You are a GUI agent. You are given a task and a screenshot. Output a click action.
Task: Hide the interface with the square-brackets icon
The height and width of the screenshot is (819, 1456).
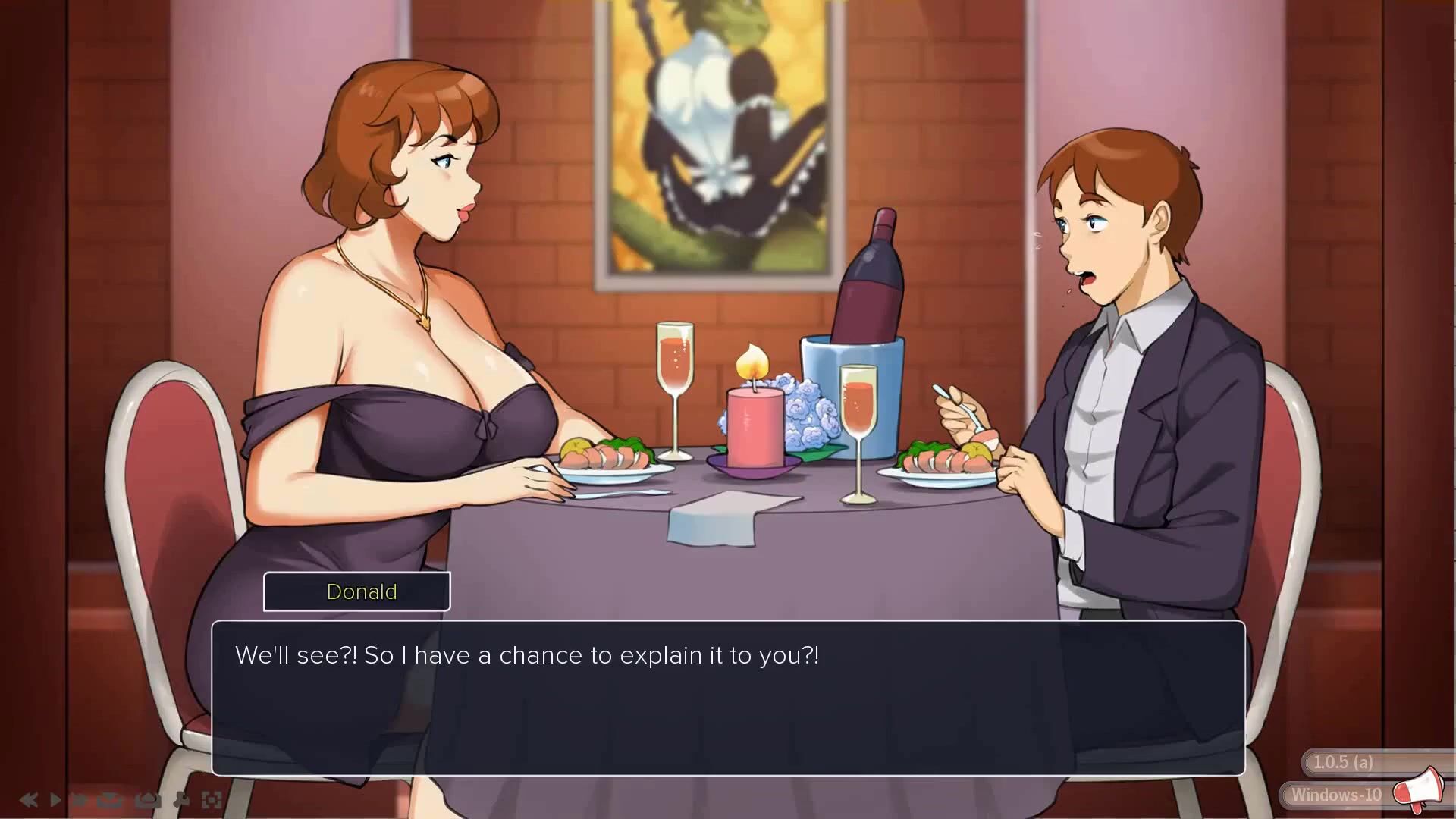tap(212, 799)
